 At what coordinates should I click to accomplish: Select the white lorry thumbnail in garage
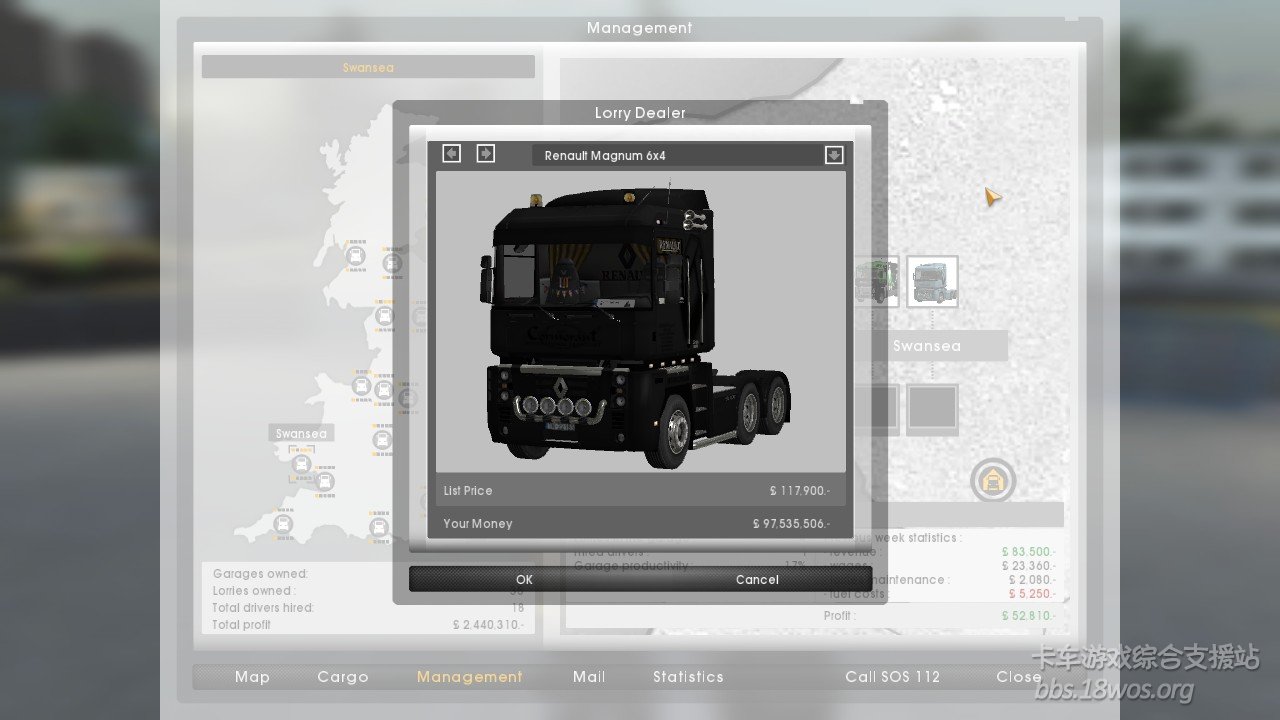(x=932, y=281)
